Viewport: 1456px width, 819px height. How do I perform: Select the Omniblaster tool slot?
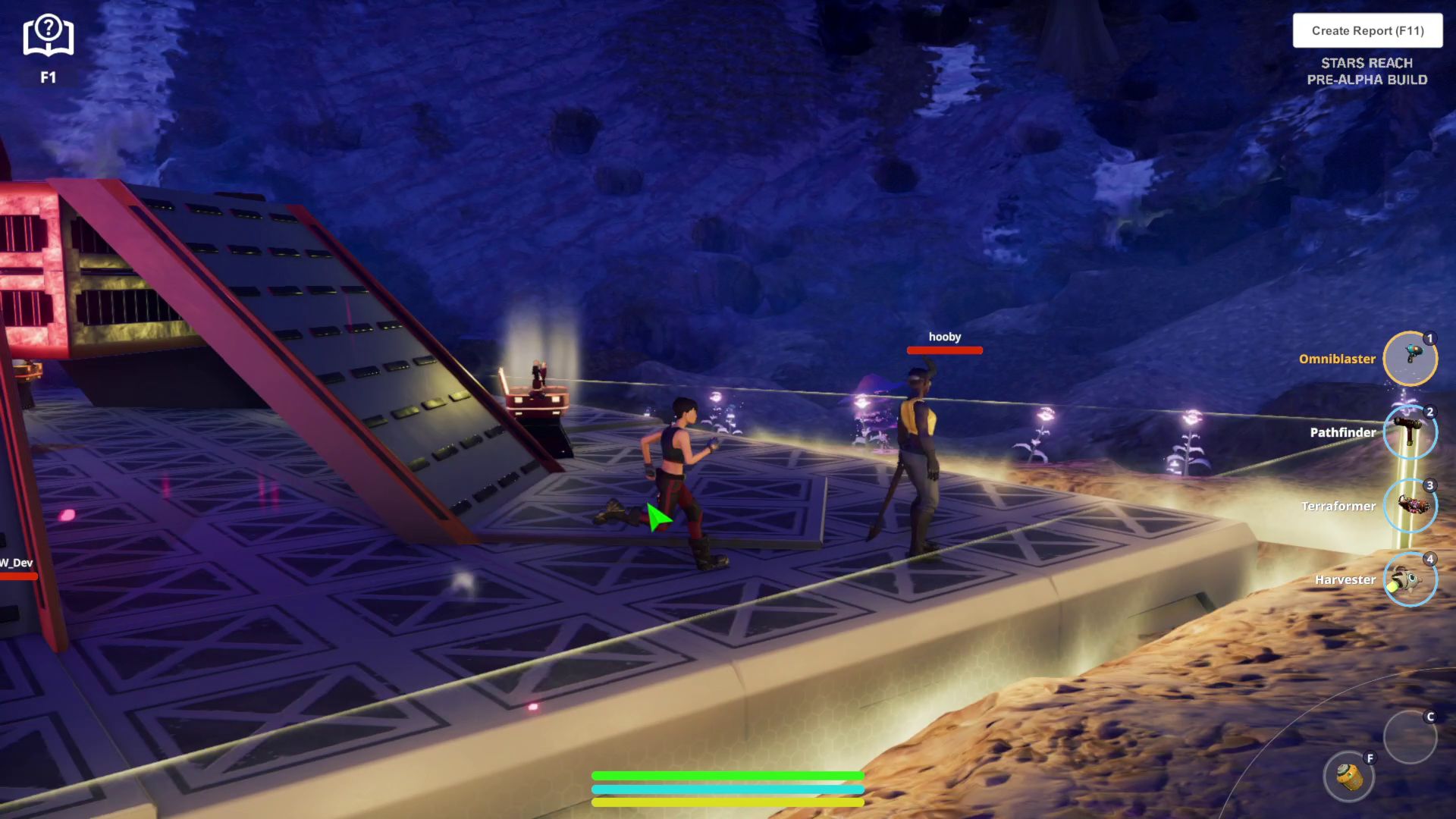tap(1410, 359)
